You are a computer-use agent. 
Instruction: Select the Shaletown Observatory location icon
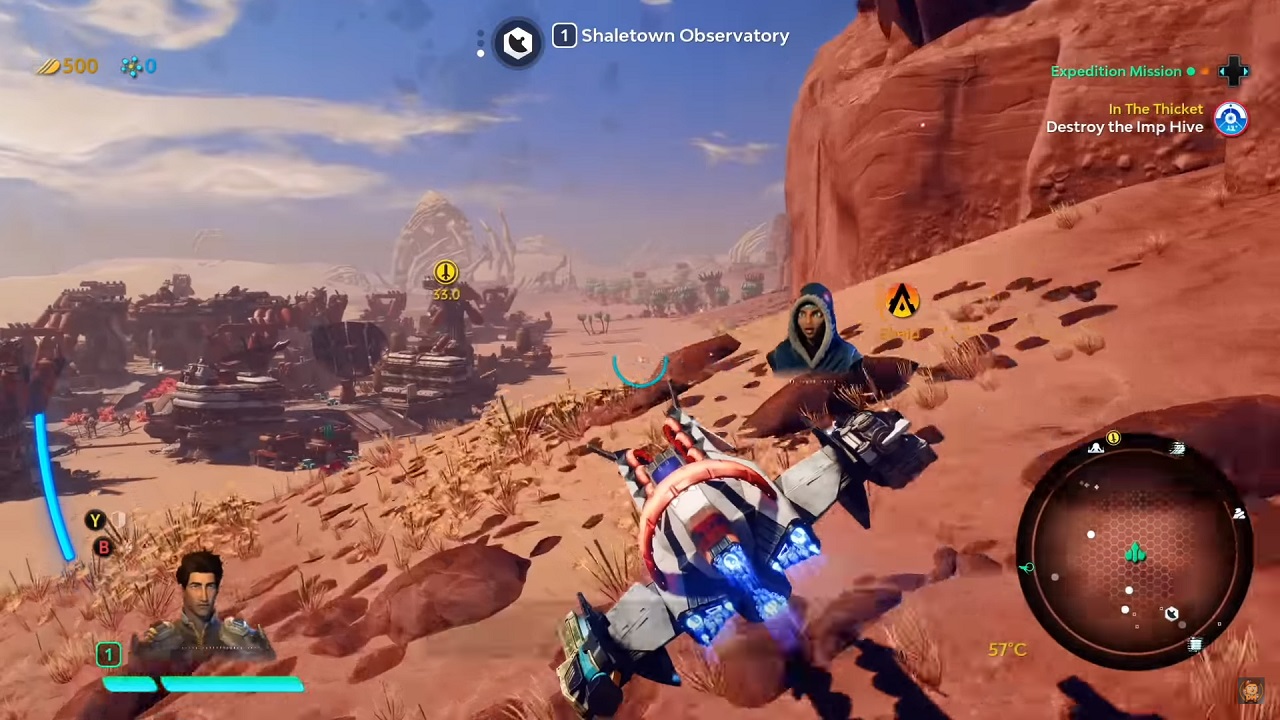coord(518,42)
